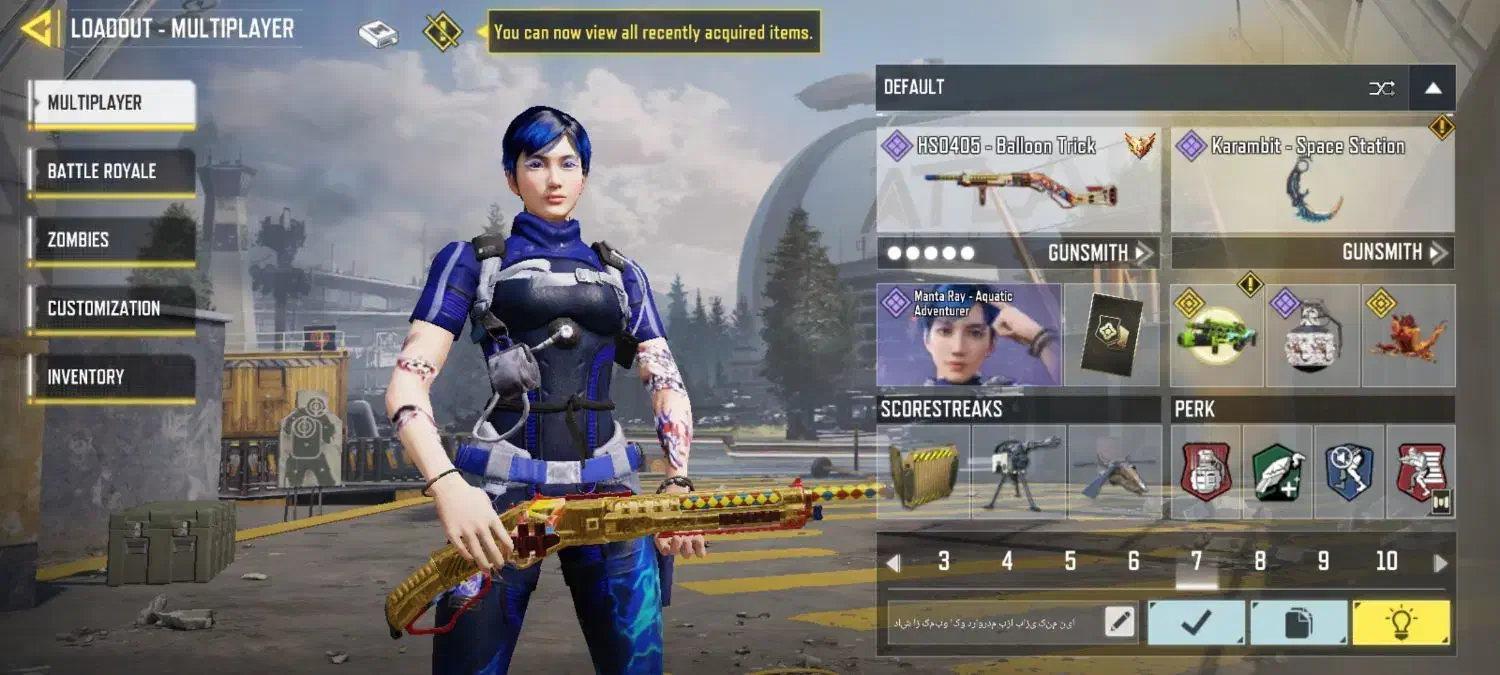Choose the Manta Ray operator slot
1500x675 pixels.
(969, 335)
